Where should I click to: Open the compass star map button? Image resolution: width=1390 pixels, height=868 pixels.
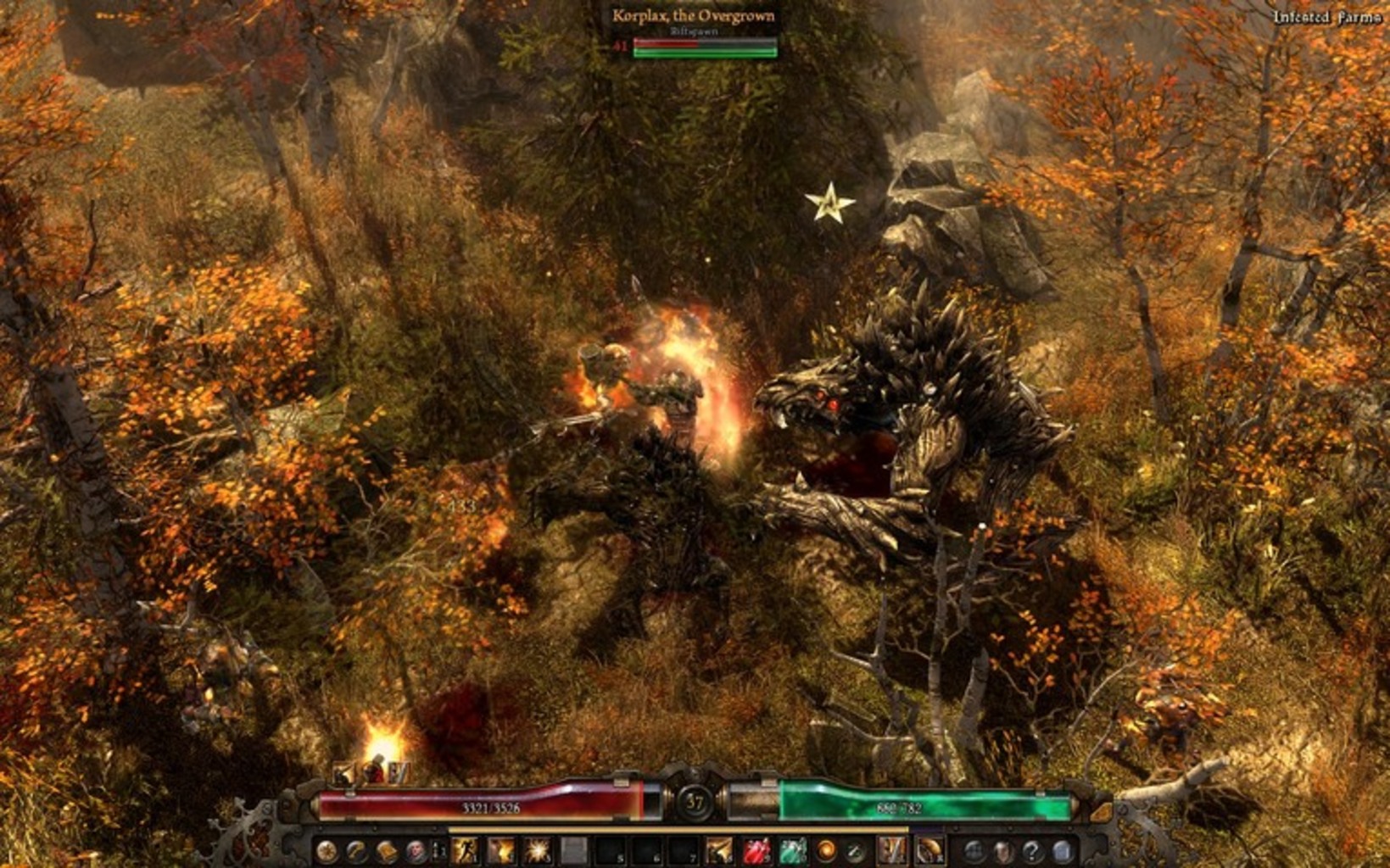pos(327,850)
